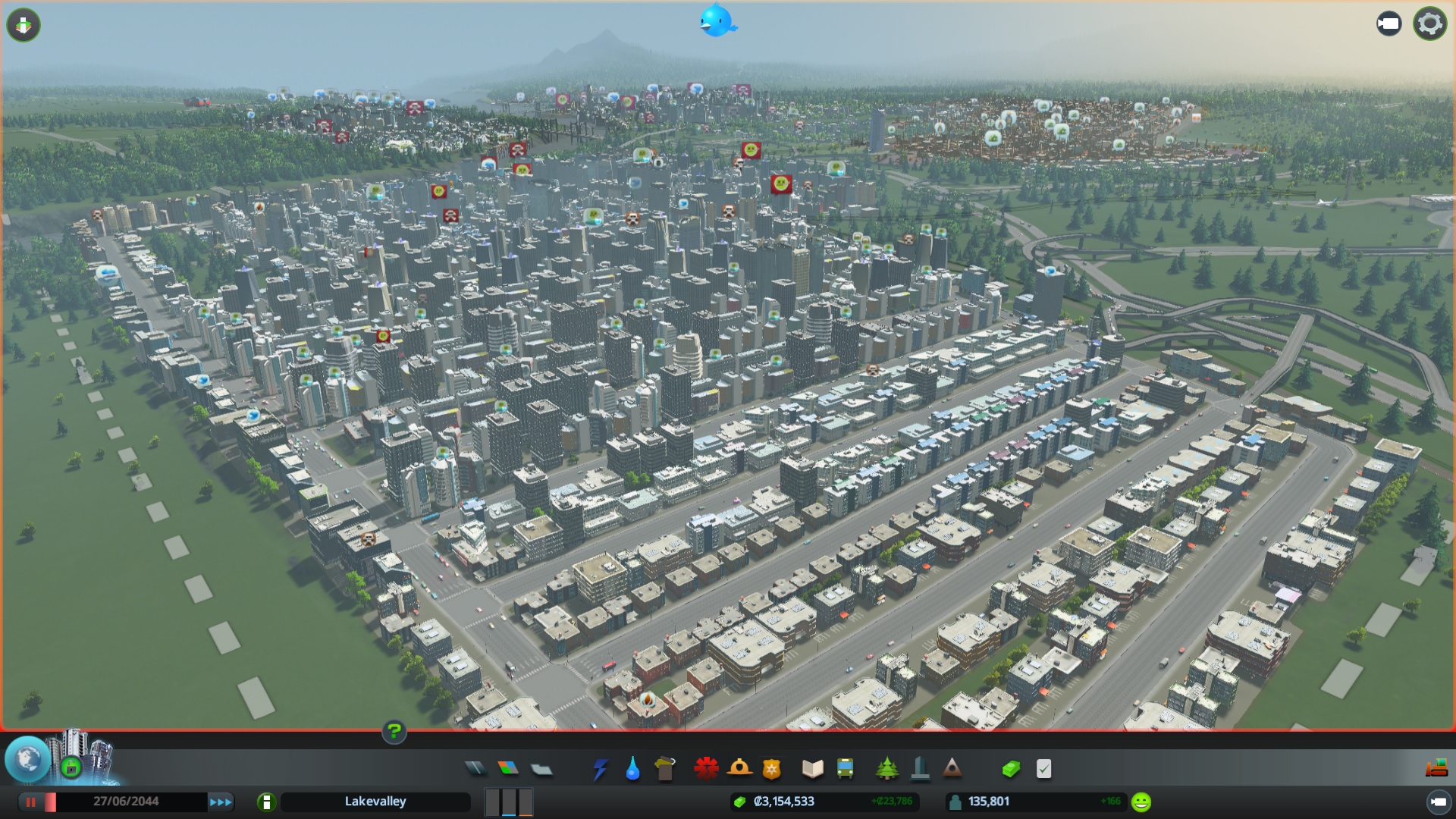Open the Districts tool menu
Viewport: 1456px width, 819px height.
click(541, 769)
